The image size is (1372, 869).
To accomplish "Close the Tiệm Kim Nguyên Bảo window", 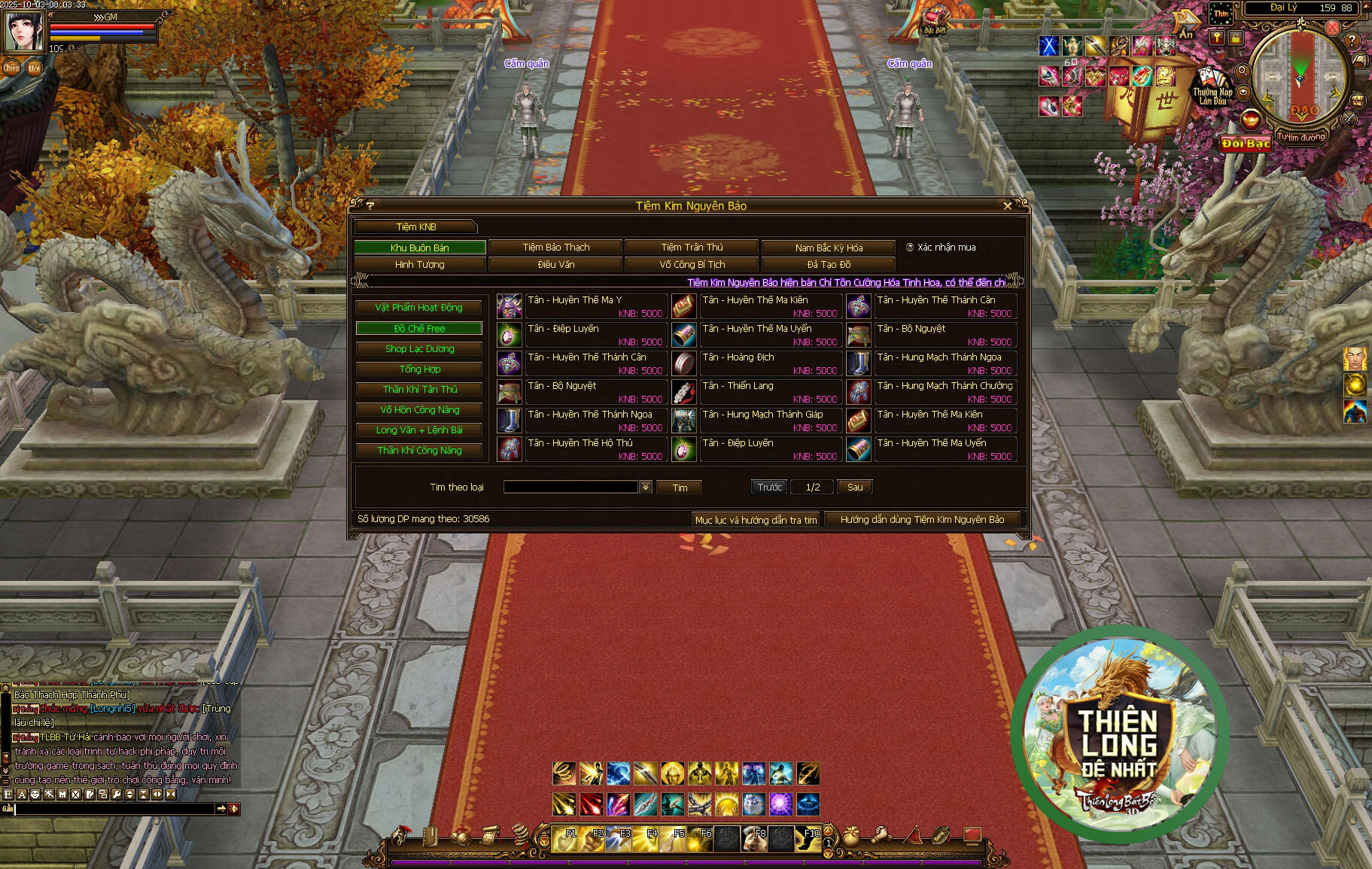I will [1008, 206].
